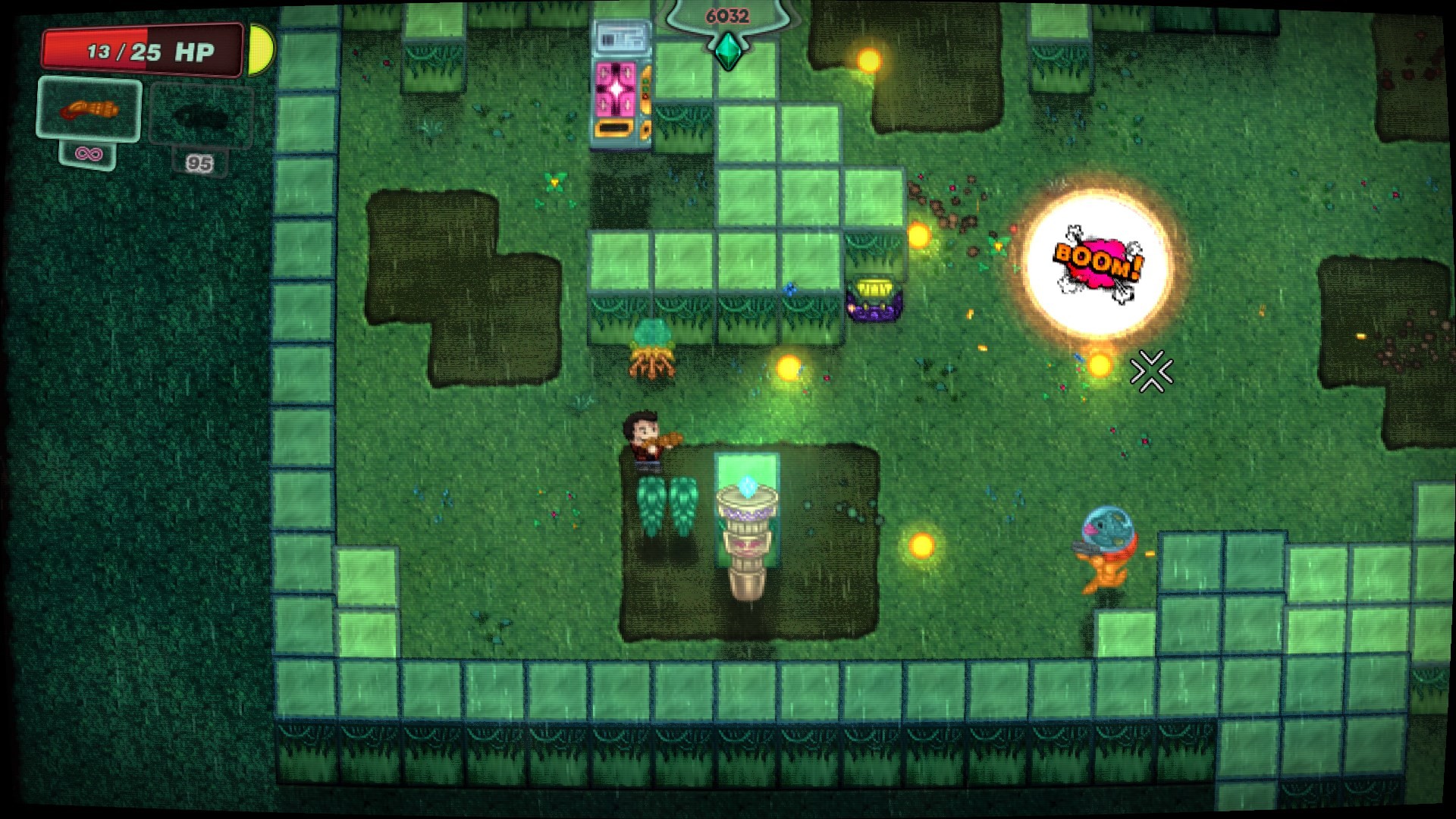Click the pink panel on the vending machine
The image size is (1456, 819).
coord(616,89)
